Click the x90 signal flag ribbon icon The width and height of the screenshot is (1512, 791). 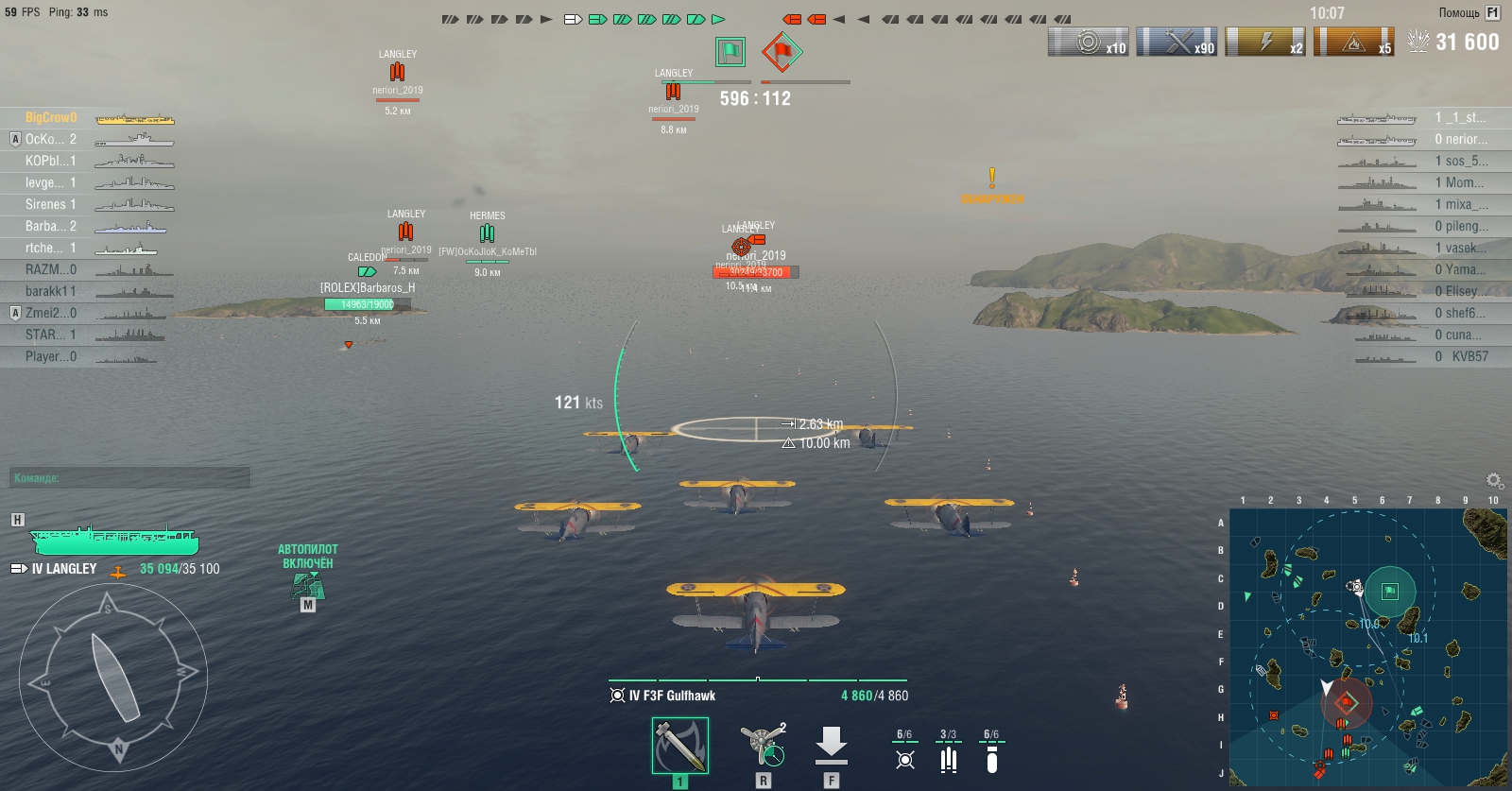click(x=1177, y=40)
